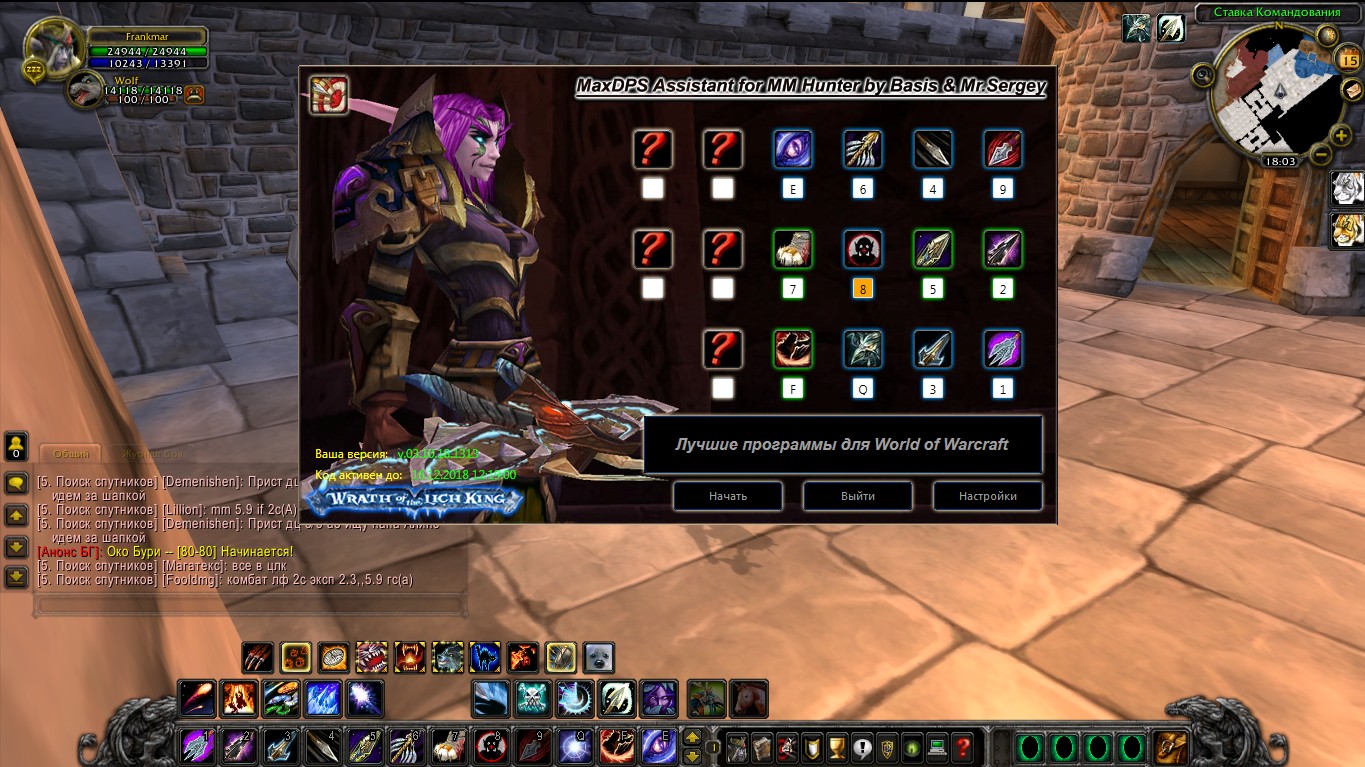Open the red question mark help button

[x=962, y=746]
